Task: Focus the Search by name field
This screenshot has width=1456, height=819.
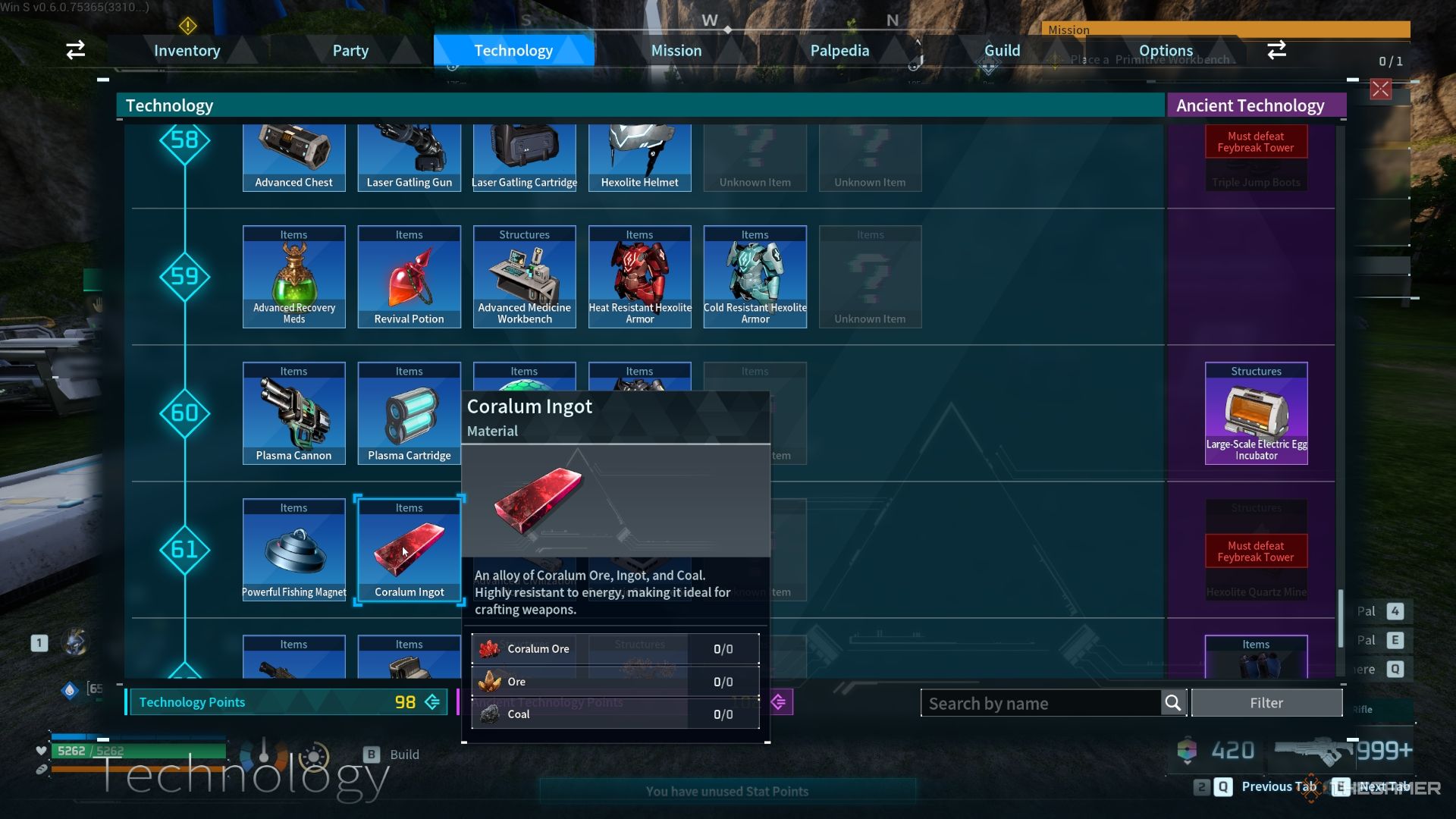Action: [x=1039, y=703]
